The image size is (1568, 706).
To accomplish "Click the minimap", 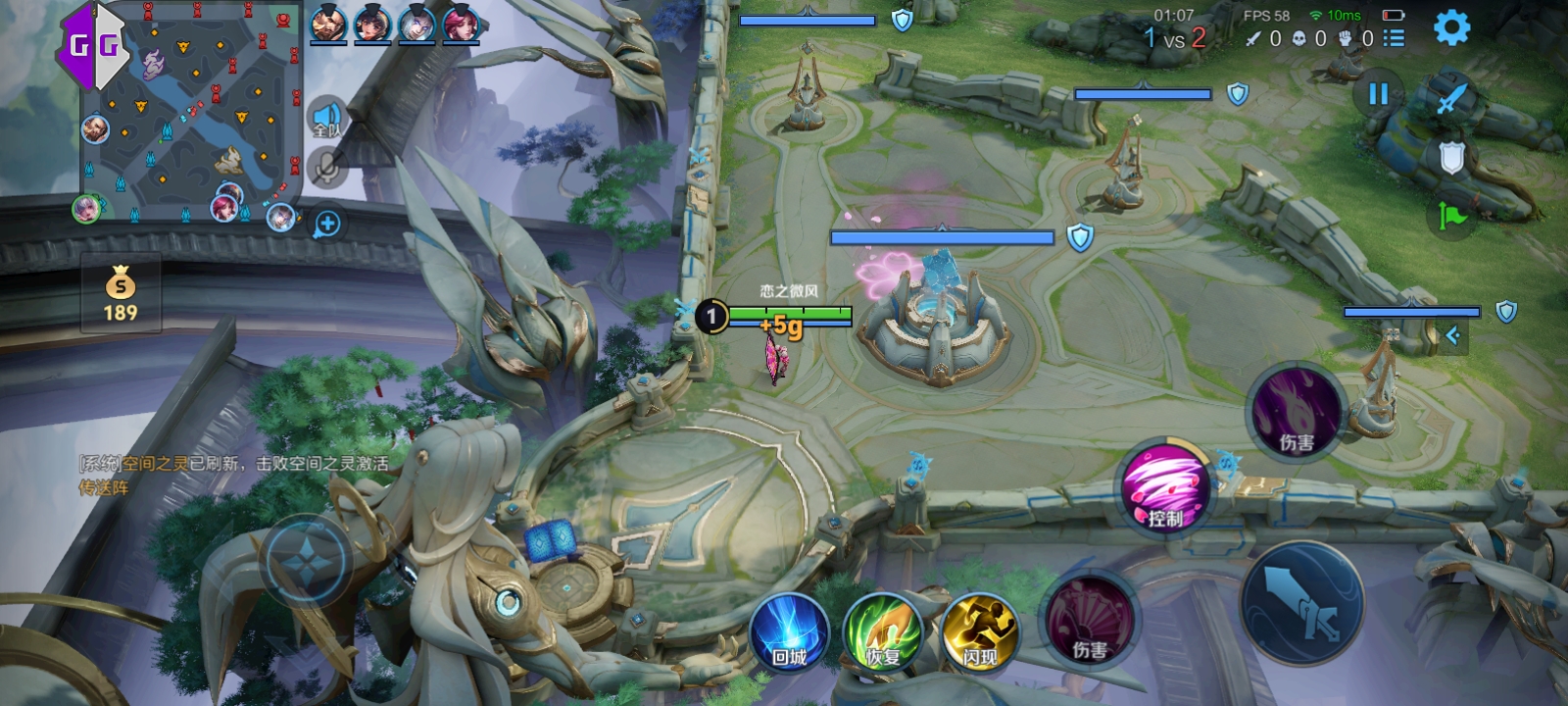I will coord(191,113).
